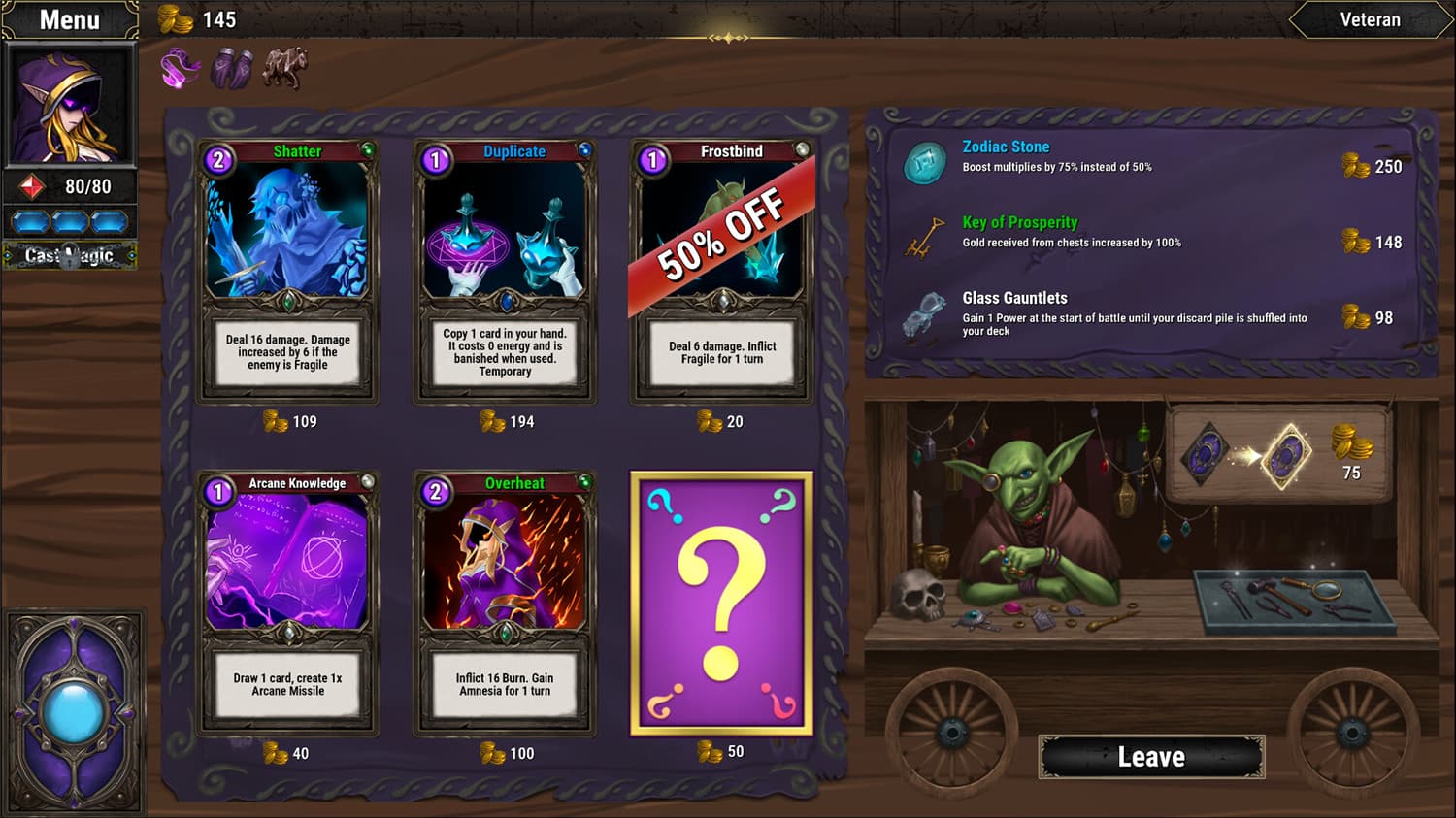Click the Cast Magic button
Viewport: 1456px width, 818px height.
coord(69,255)
